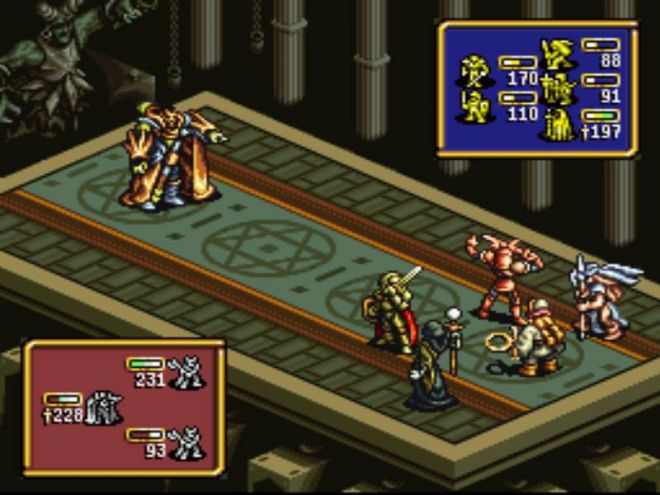Select the yellow unit icon with 170 HP
This screenshot has height=495, width=660.
(x=473, y=70)
